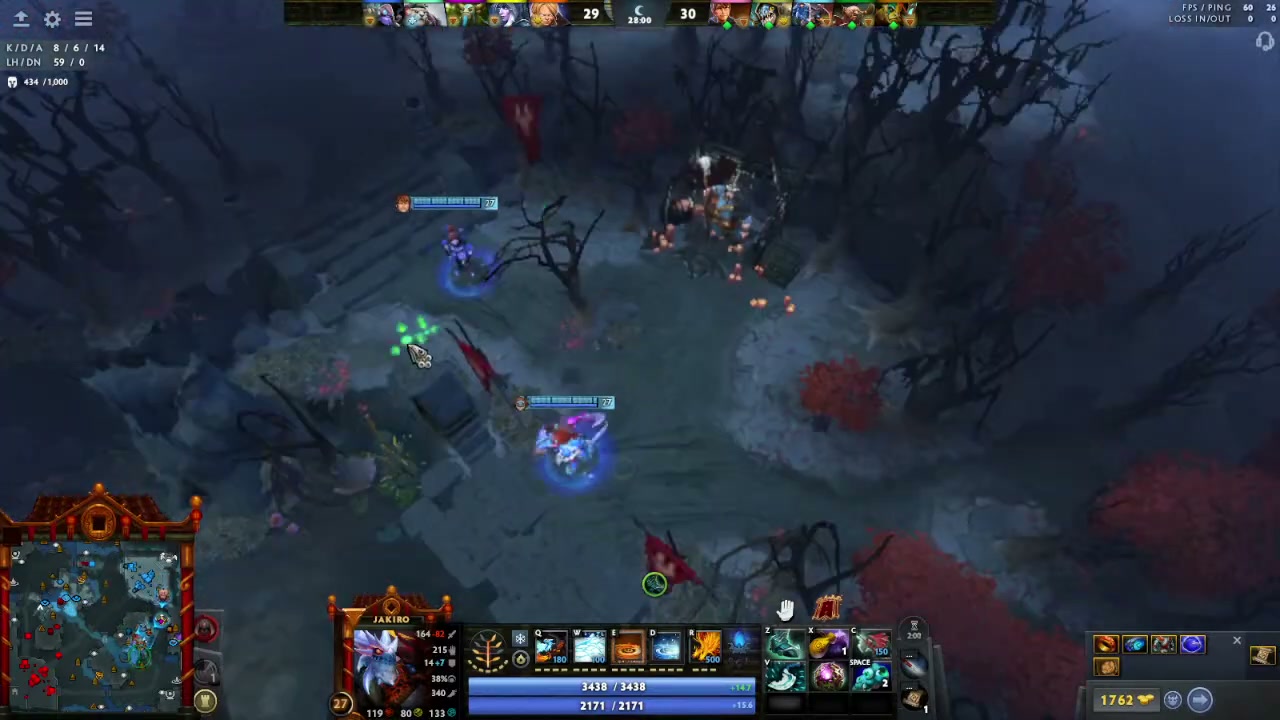Click the boots item in slot Z
This screenshot has width=1280, height=720.
(x=785, y=644)
